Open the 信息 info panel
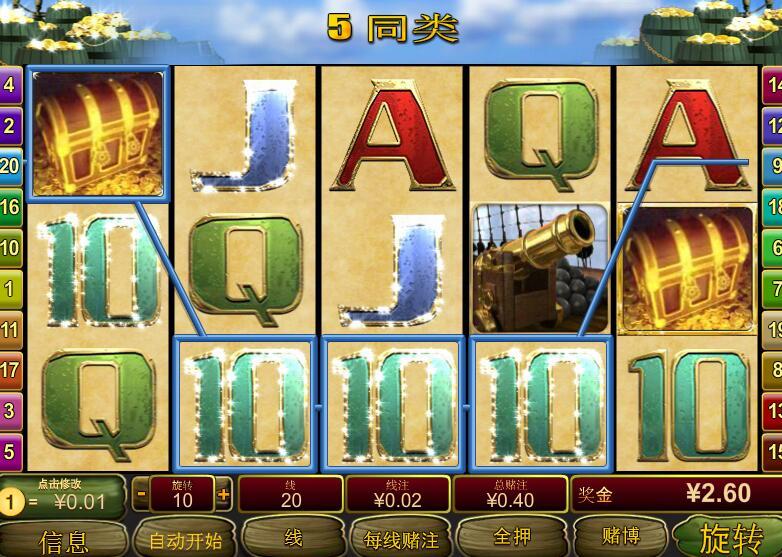The width and height of the screenshot is (782, 557). click(x=64, y=540)
